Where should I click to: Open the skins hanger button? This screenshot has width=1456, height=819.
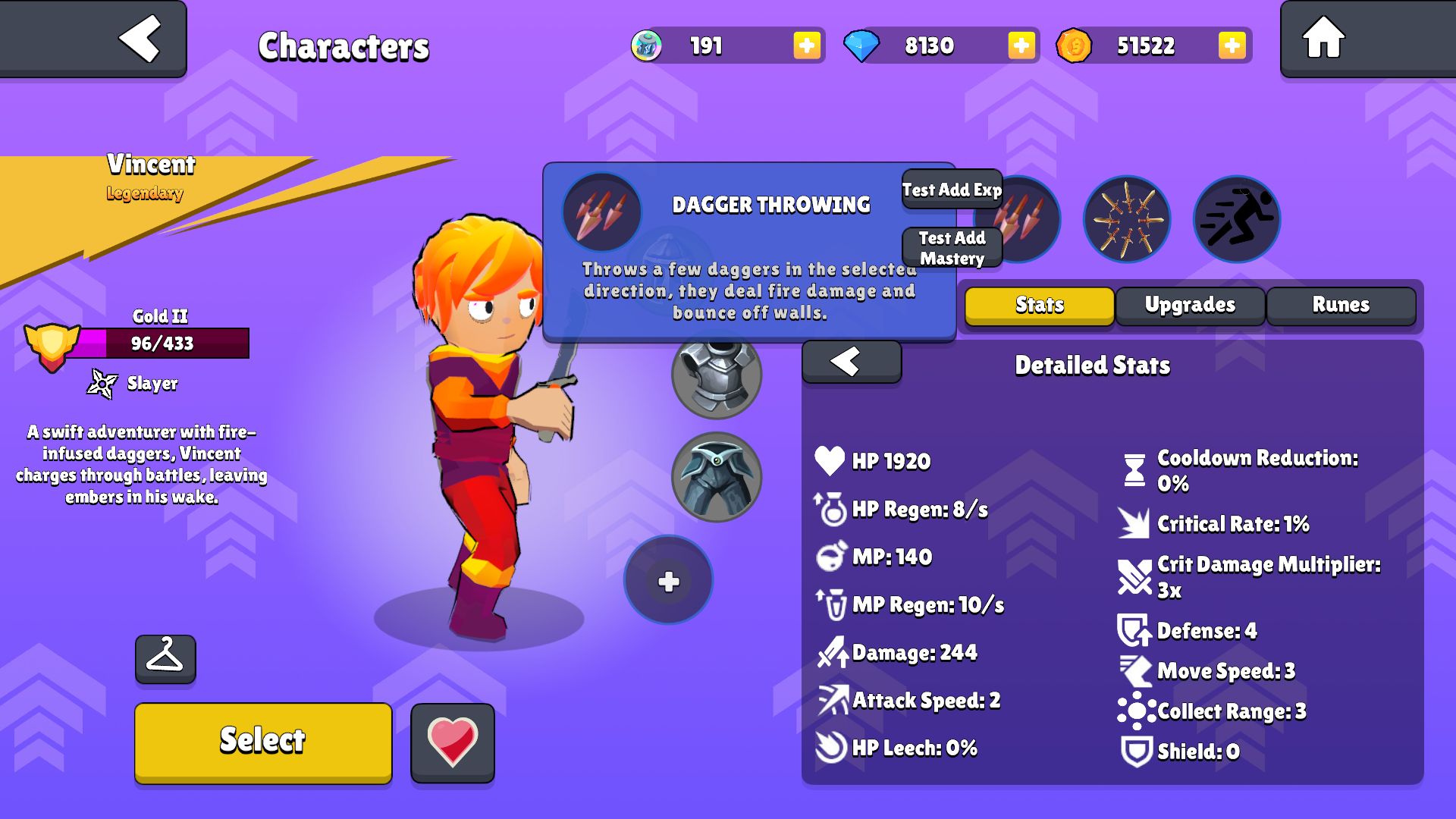coord(165,658)
